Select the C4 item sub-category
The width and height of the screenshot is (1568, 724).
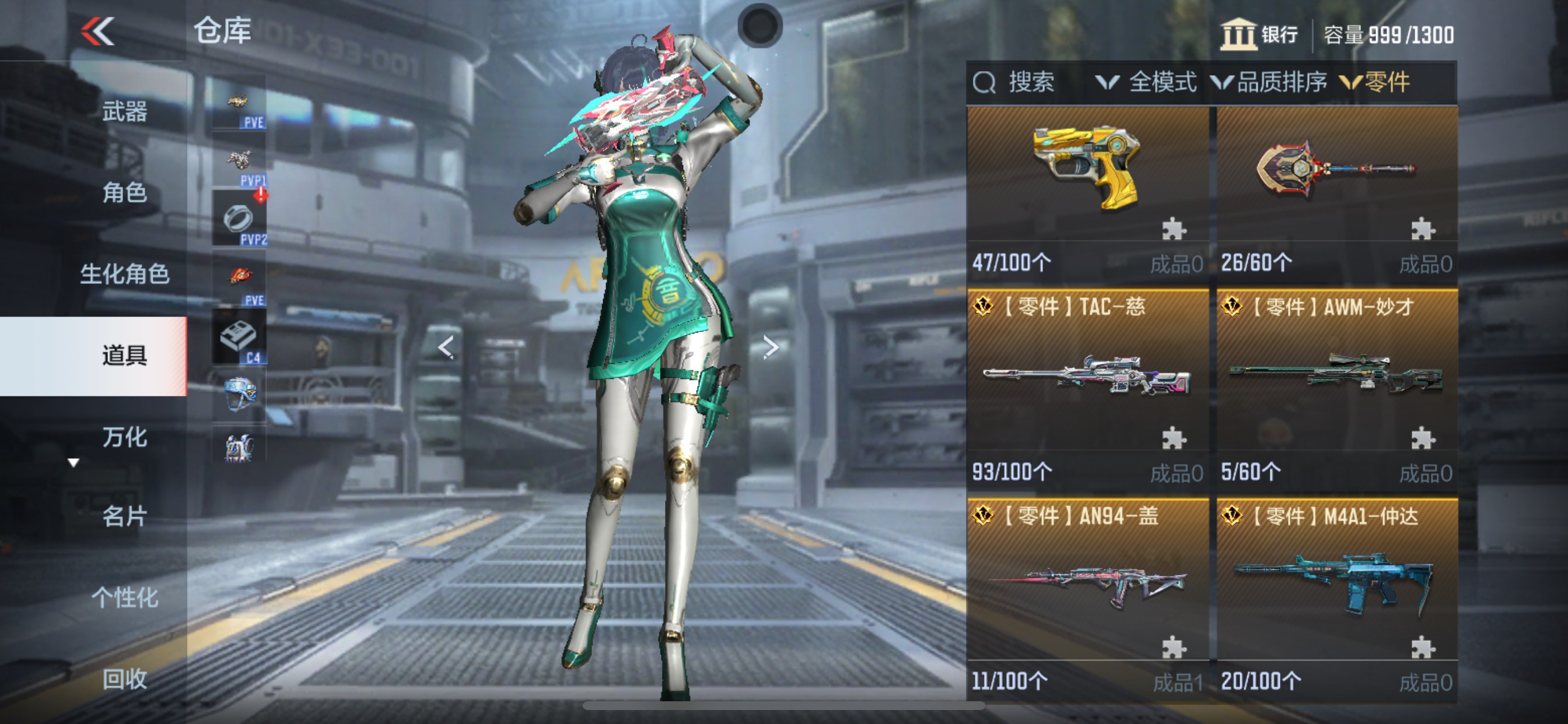click(x=239, y=338)
